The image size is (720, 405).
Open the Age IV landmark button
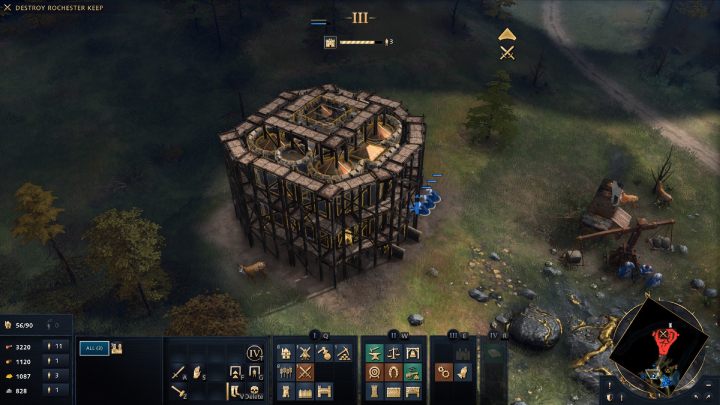[x=254, y=352]
